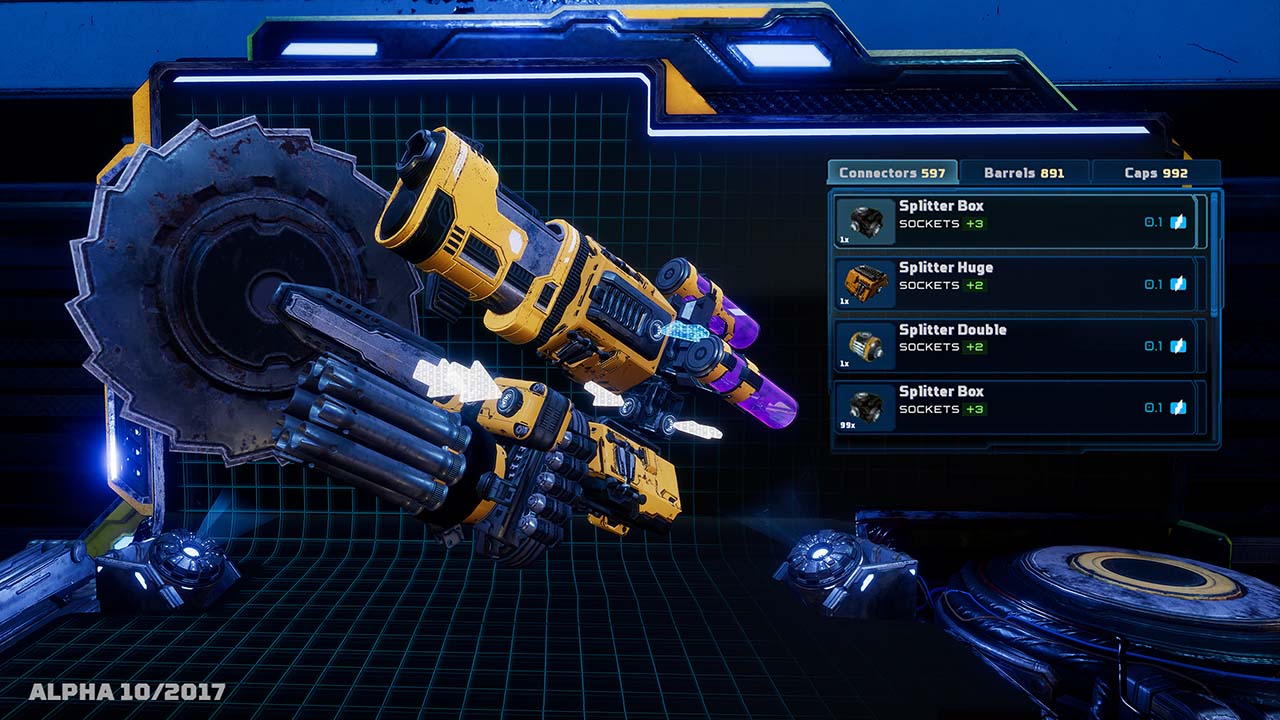Select the Connectors 597 tab
This screenshot has height=720, width=1280.
point(890,172)
